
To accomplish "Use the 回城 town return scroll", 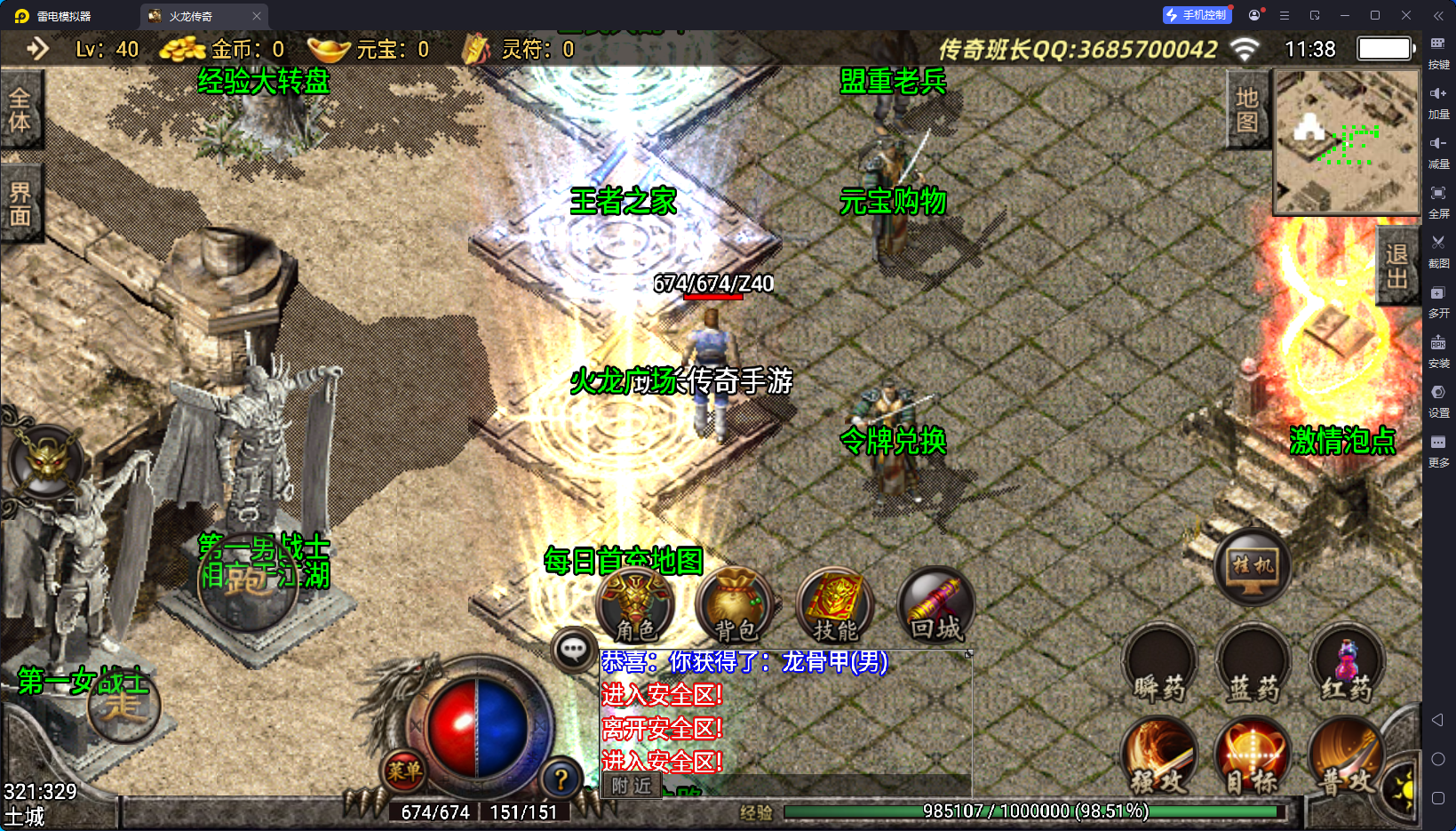I will 935,605.
